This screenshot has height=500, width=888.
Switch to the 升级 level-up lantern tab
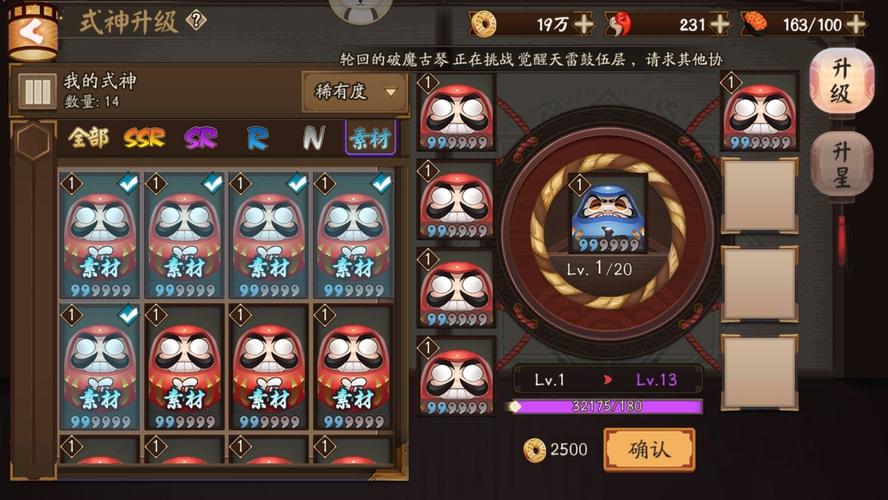tap(841, 82)
